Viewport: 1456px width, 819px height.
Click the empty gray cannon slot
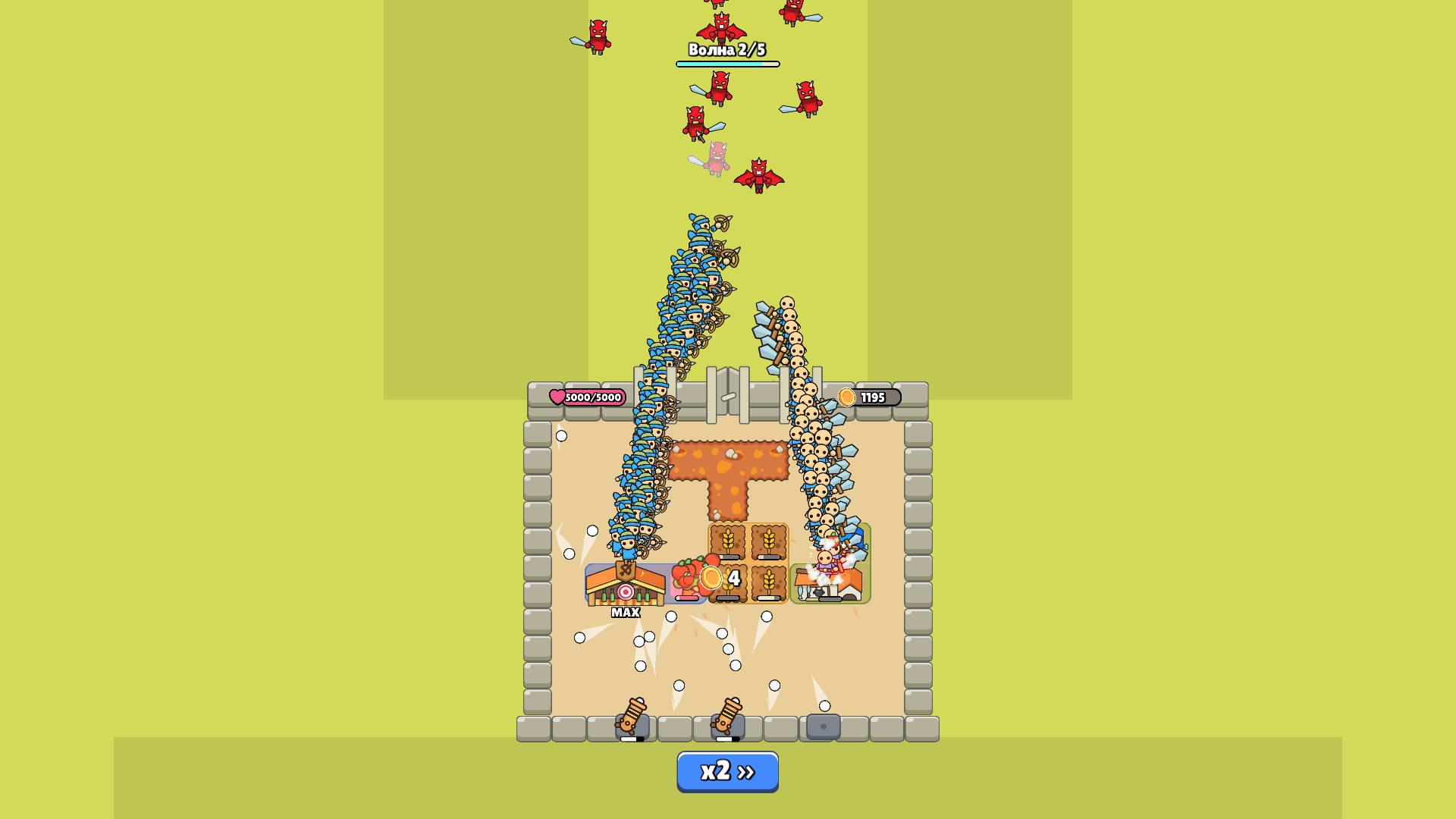pos(822,726)
